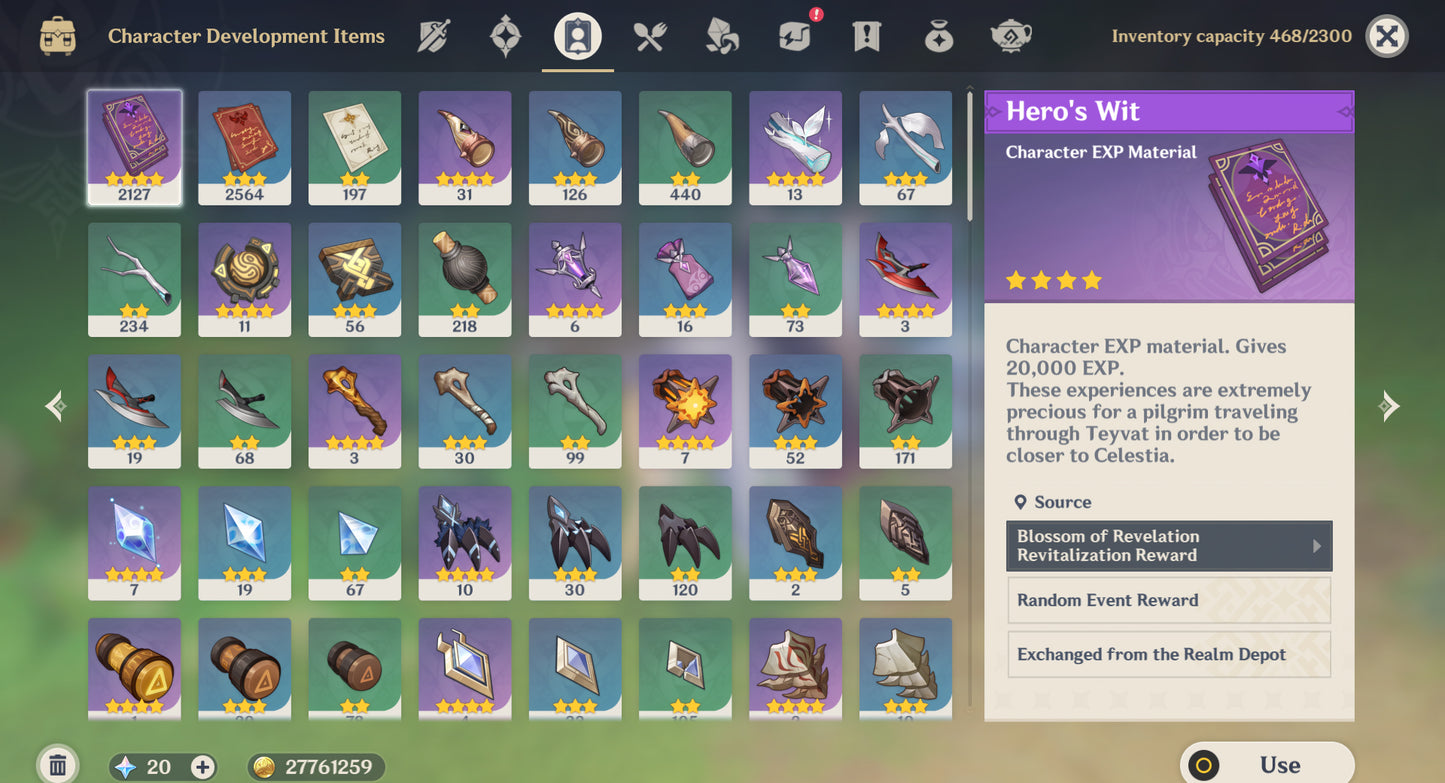This screenshot has width=1445, height=783.
Task: Select Exchanged from the Realm Depot source
Action: 1168,654
